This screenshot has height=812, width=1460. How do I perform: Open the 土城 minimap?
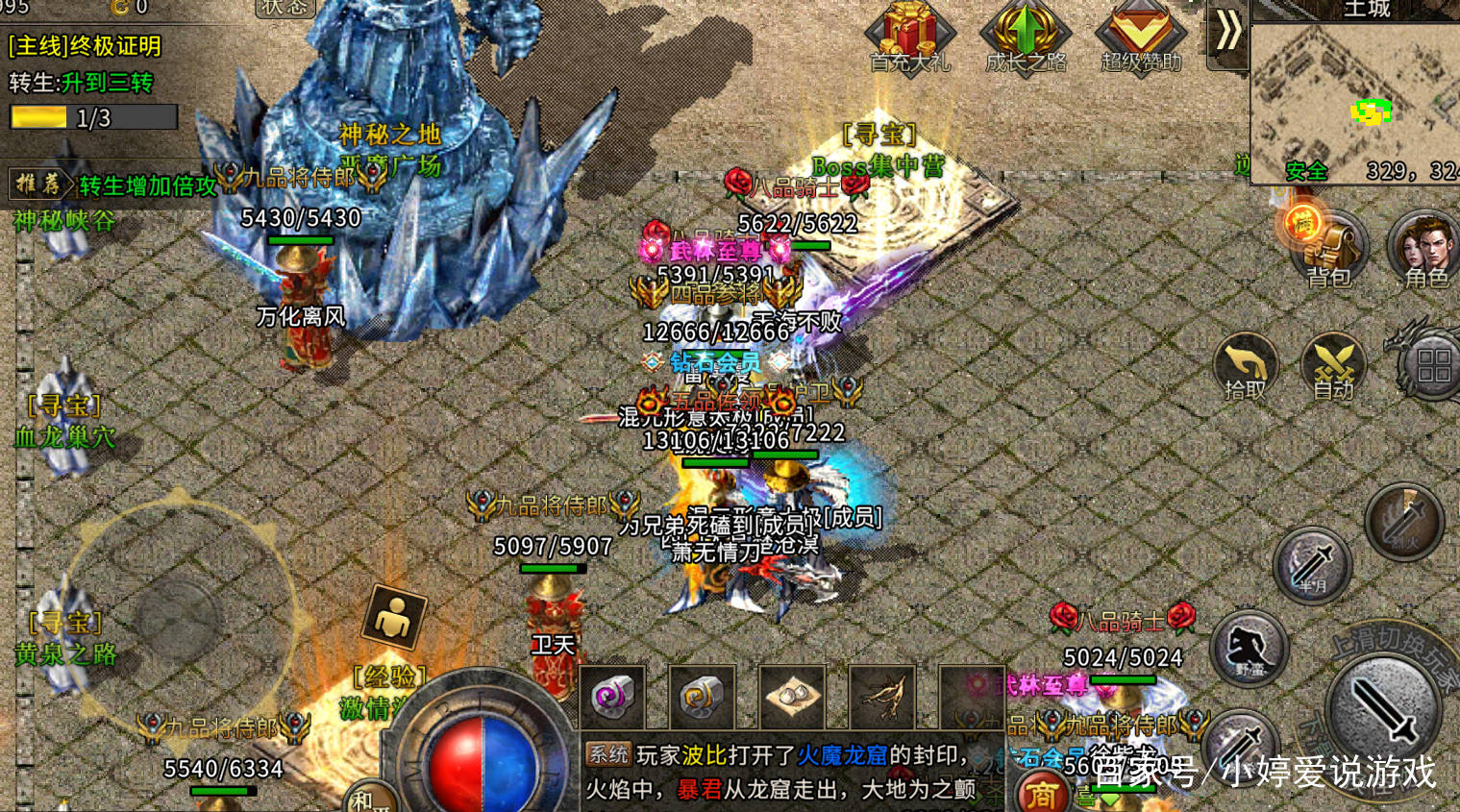(1355, 101)
